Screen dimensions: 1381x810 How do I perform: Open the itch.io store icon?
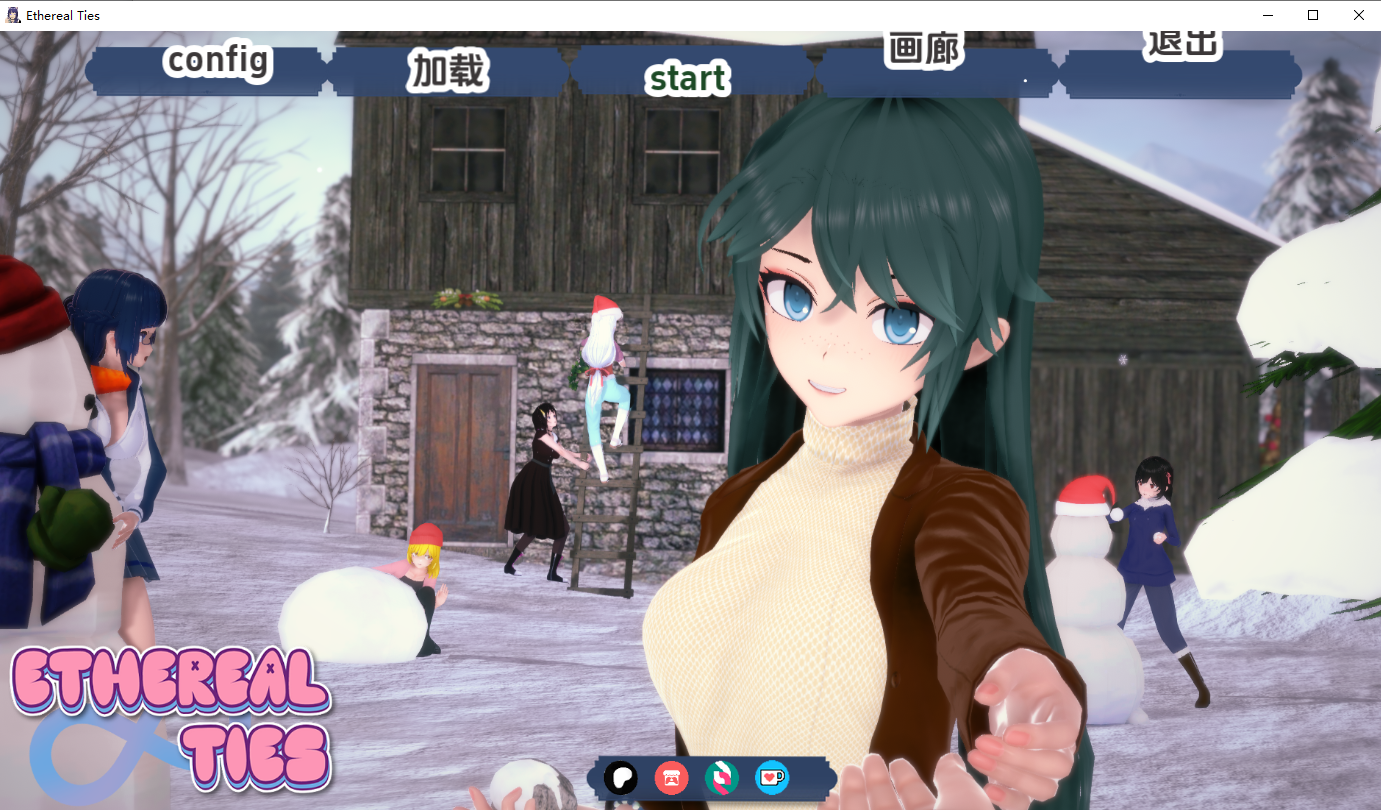pyautogui.click(x=670, y=777)
